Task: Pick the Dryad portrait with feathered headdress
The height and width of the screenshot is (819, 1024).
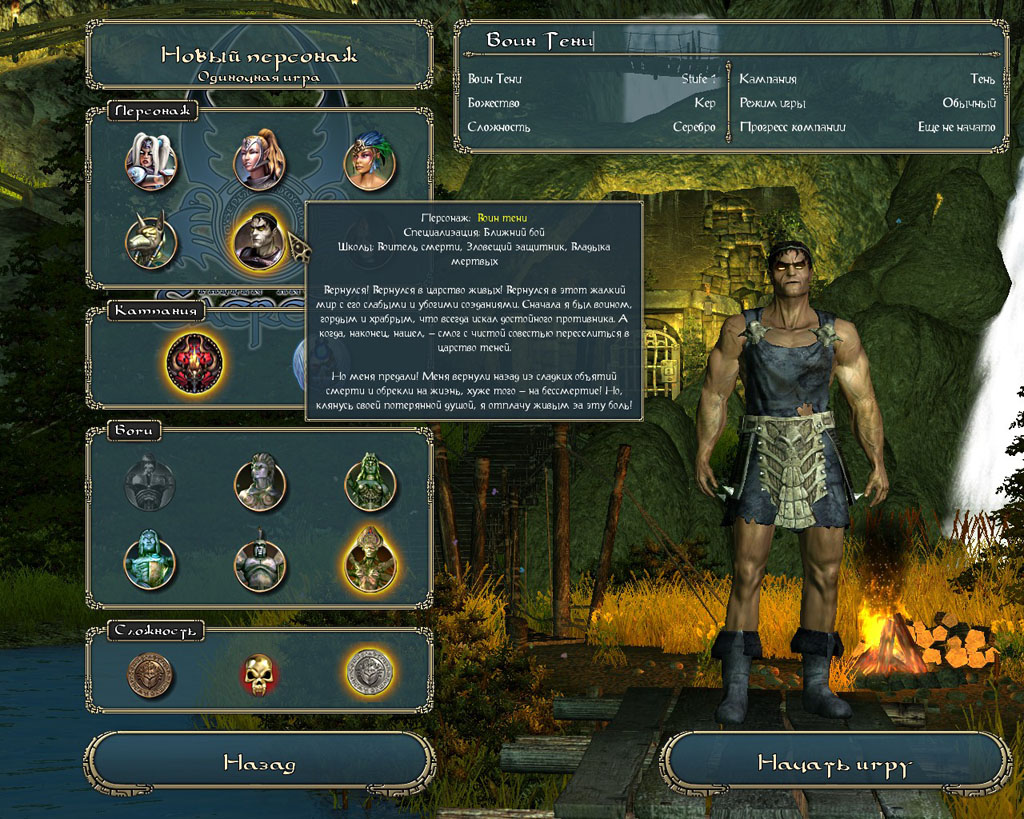Action: pos(369,162)
